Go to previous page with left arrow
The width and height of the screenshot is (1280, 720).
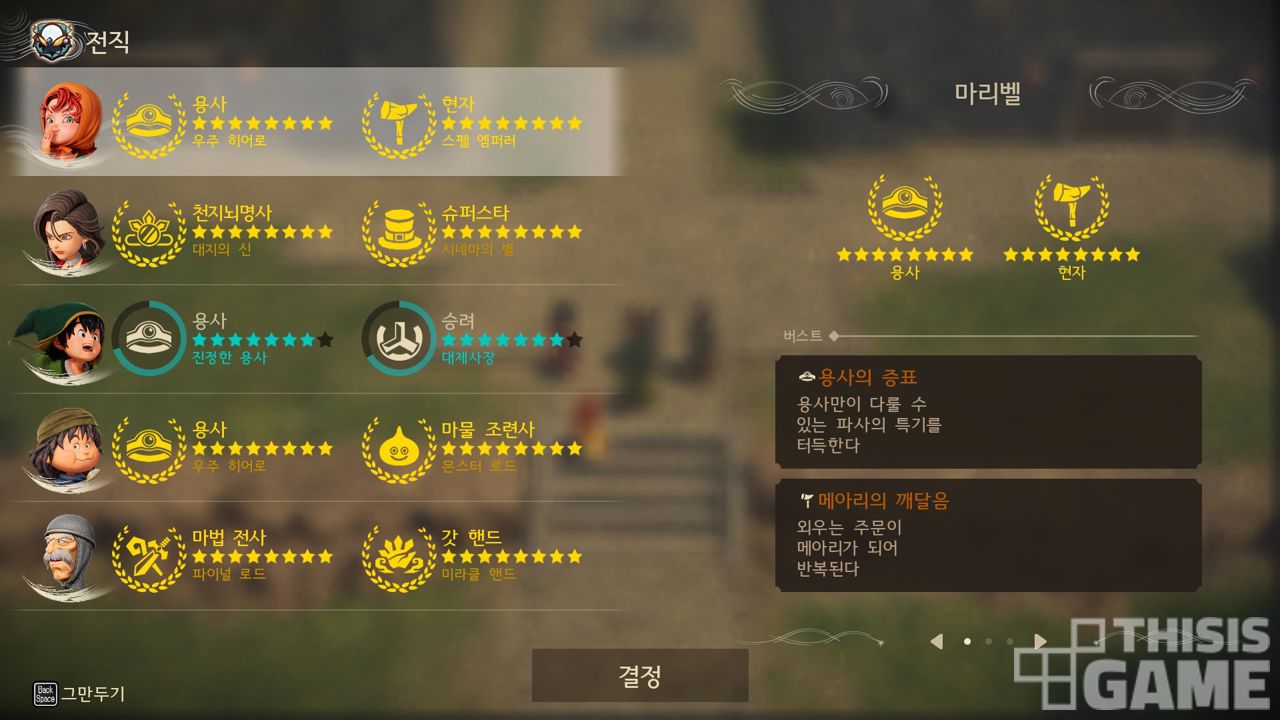(936, 641)
